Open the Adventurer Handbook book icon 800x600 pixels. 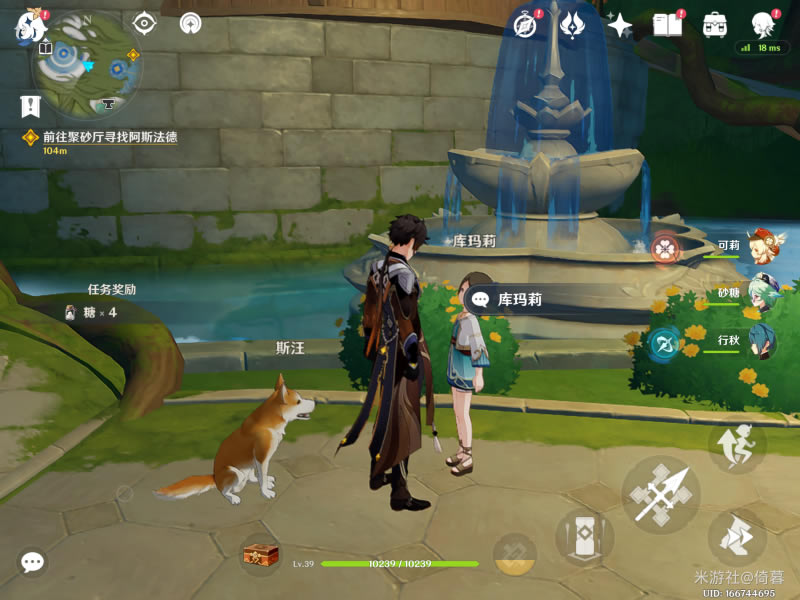(667, 25)
